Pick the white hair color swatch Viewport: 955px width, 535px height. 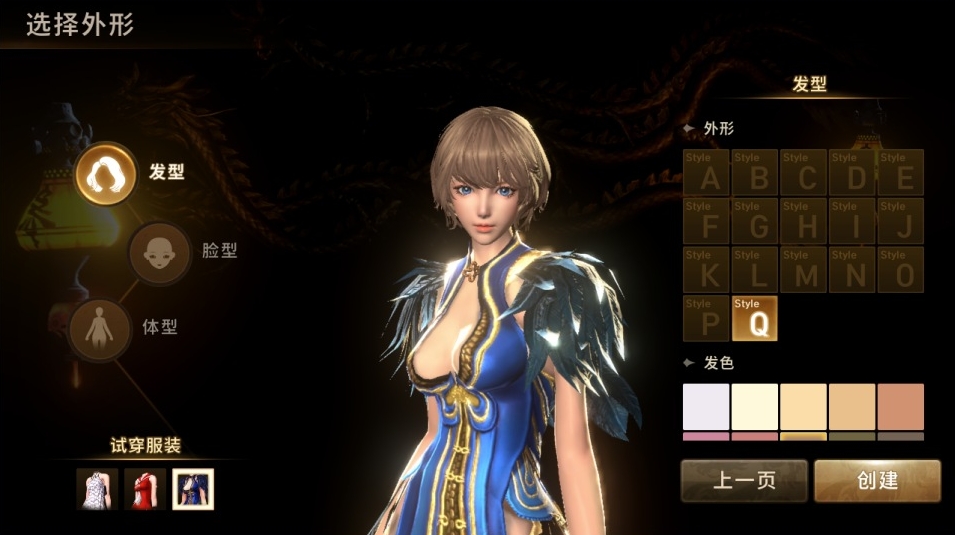706,407
